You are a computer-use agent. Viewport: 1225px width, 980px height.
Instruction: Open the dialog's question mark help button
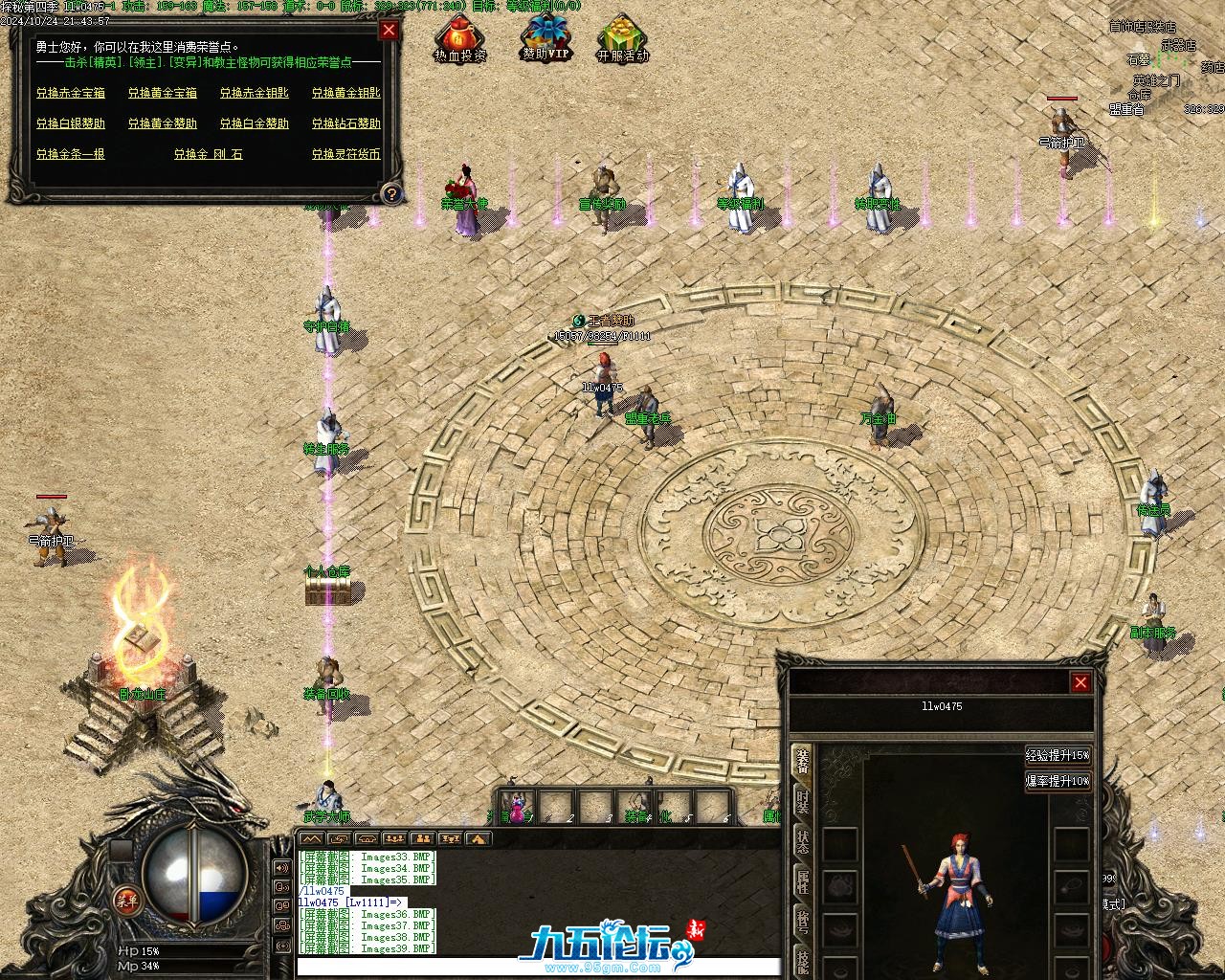390,194
